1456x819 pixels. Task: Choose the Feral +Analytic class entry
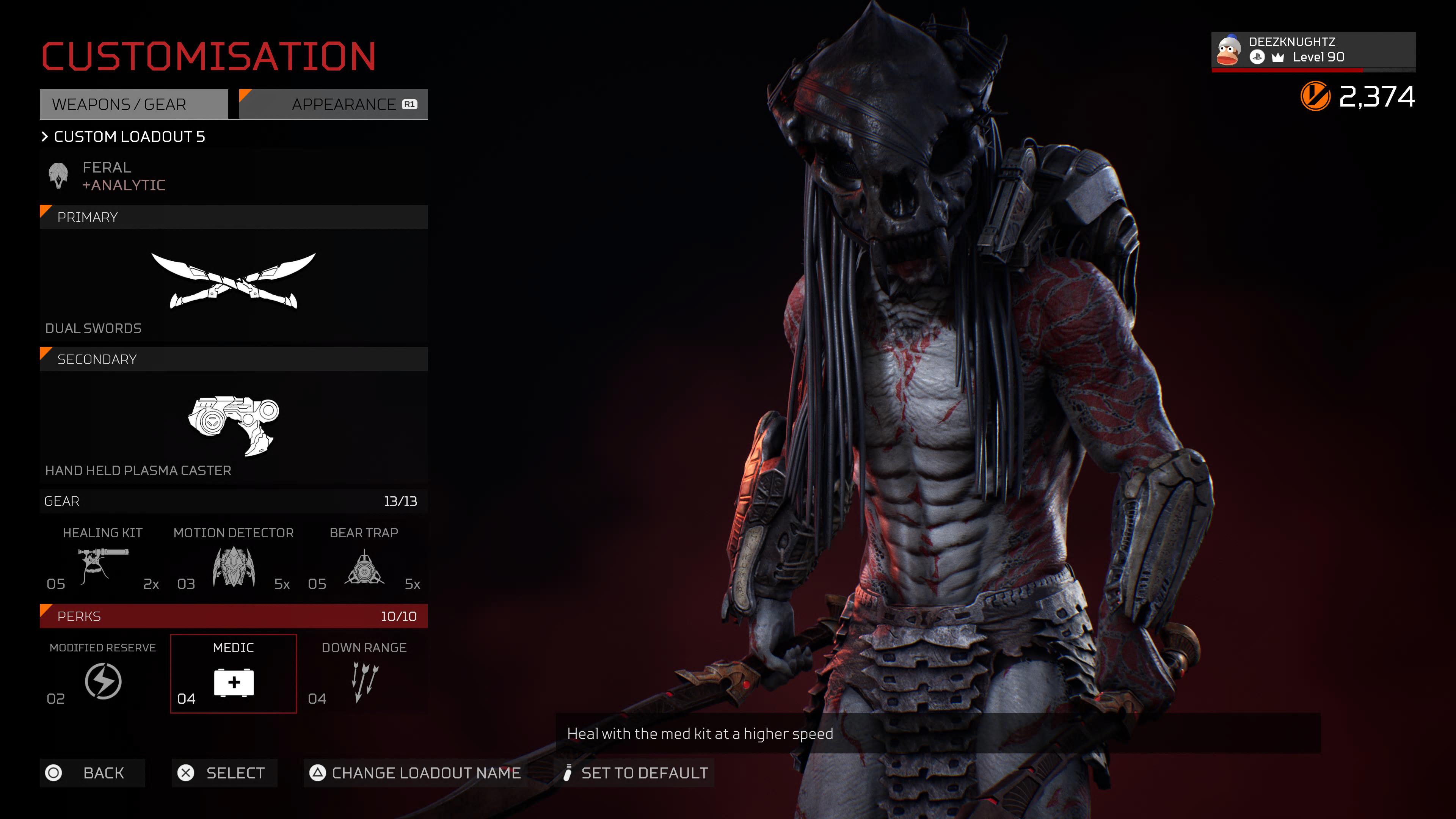click(107, 176)
